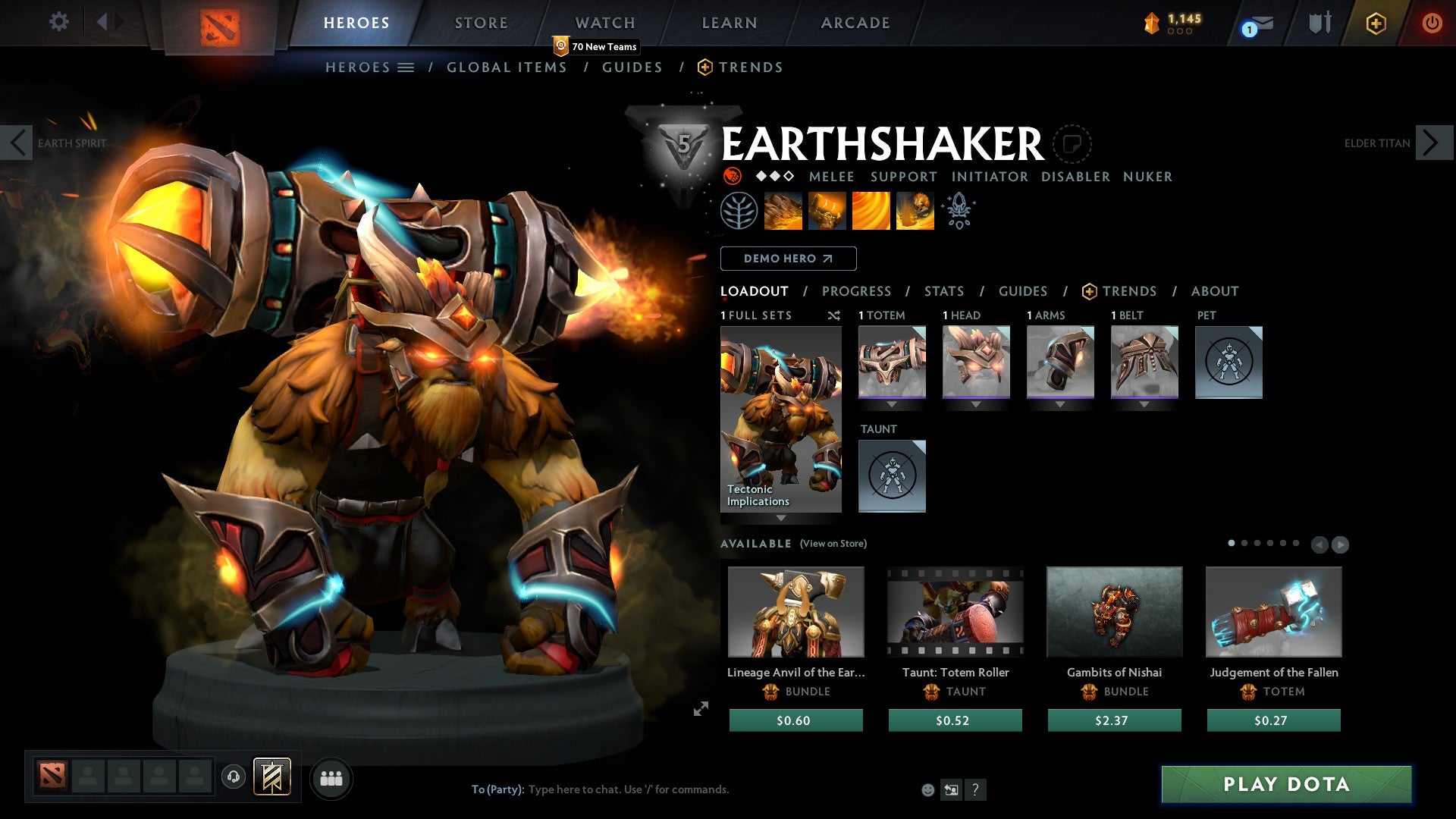
Task: Open the party members icon
Action: [331, 777]
